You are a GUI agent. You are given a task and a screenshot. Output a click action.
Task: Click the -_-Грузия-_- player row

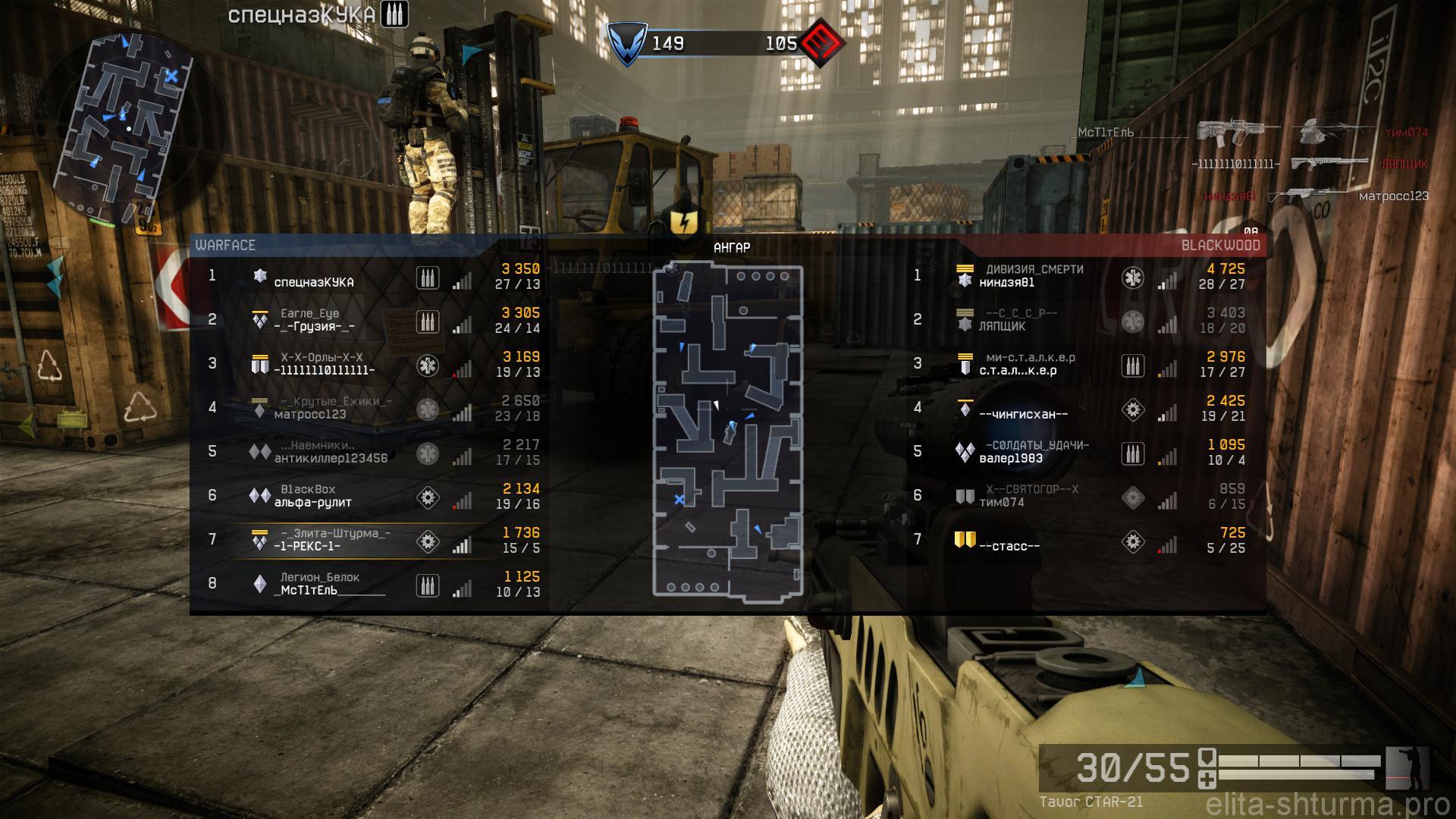point(364,322)
